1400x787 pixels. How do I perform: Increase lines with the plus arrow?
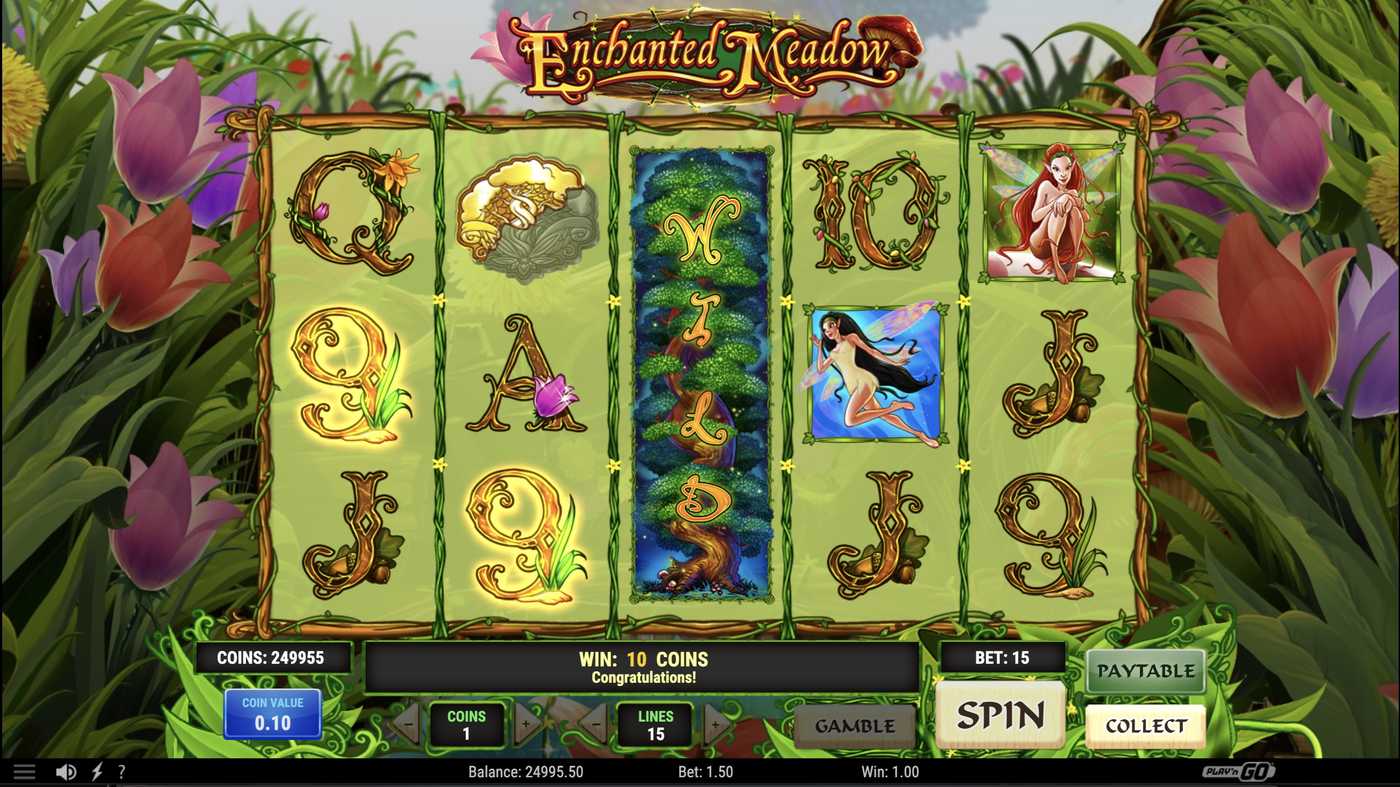[716, 722]
